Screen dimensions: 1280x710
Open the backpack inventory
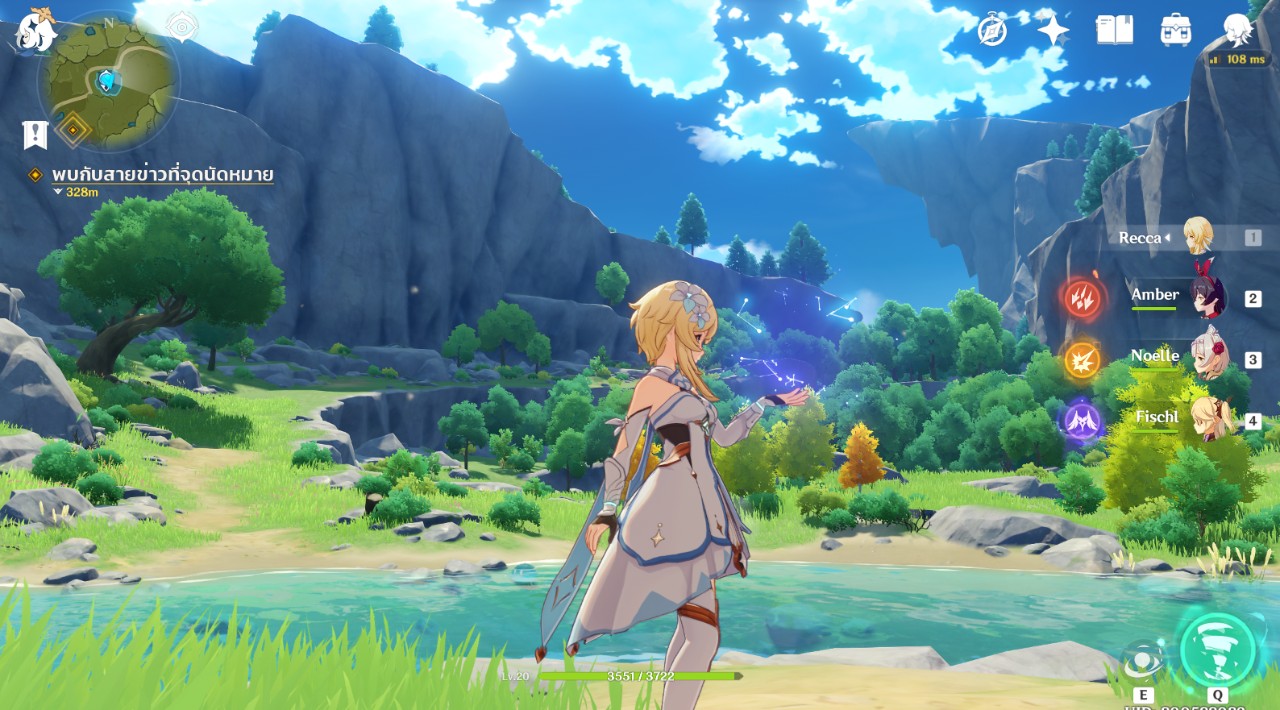[1176, 30]
